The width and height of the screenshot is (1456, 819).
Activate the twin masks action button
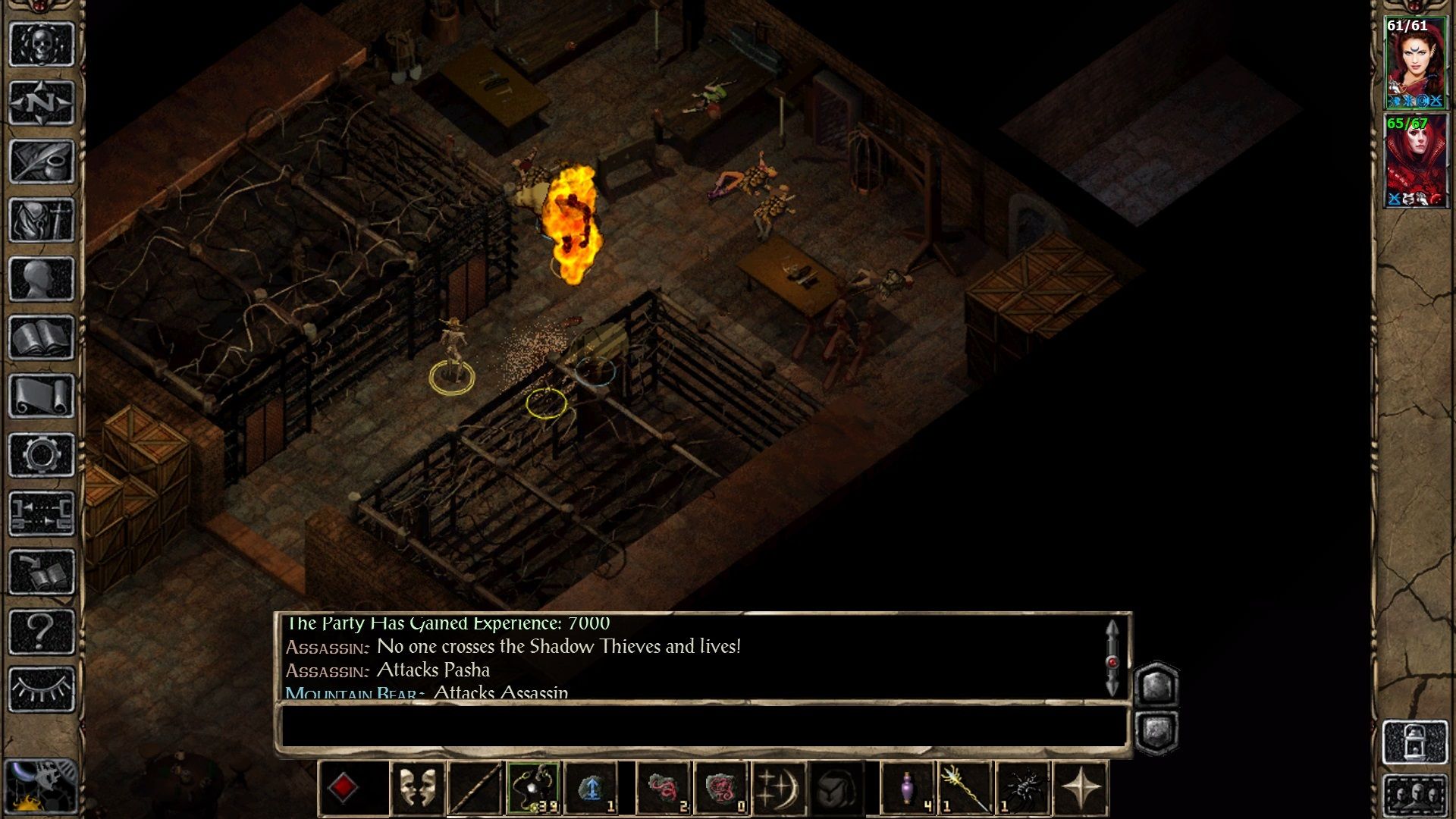(x=417, y=788)
